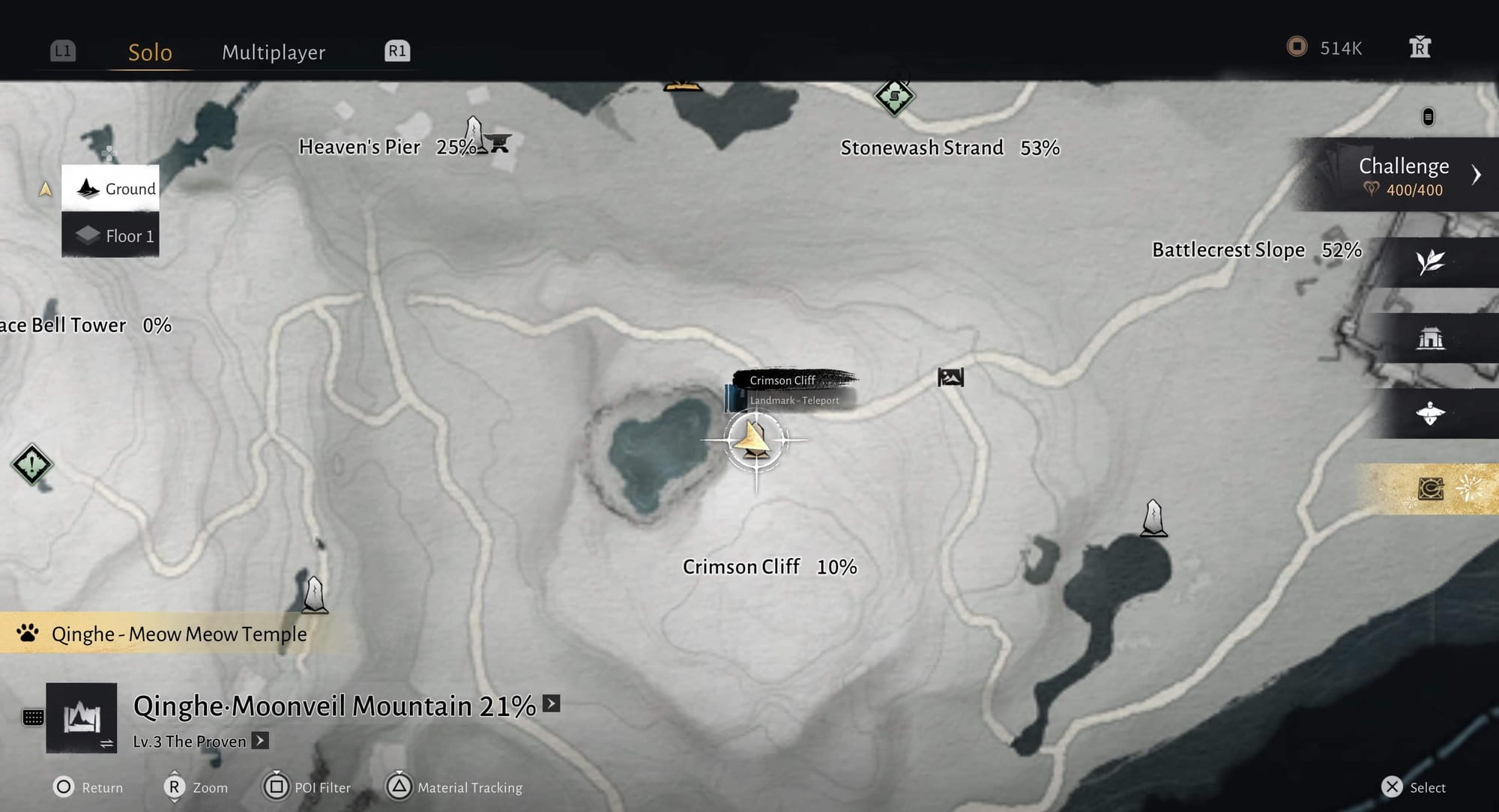Open Lv.3 The Proven details arrow
This screenshot has height=812, width=1499.
coord(260,741)
